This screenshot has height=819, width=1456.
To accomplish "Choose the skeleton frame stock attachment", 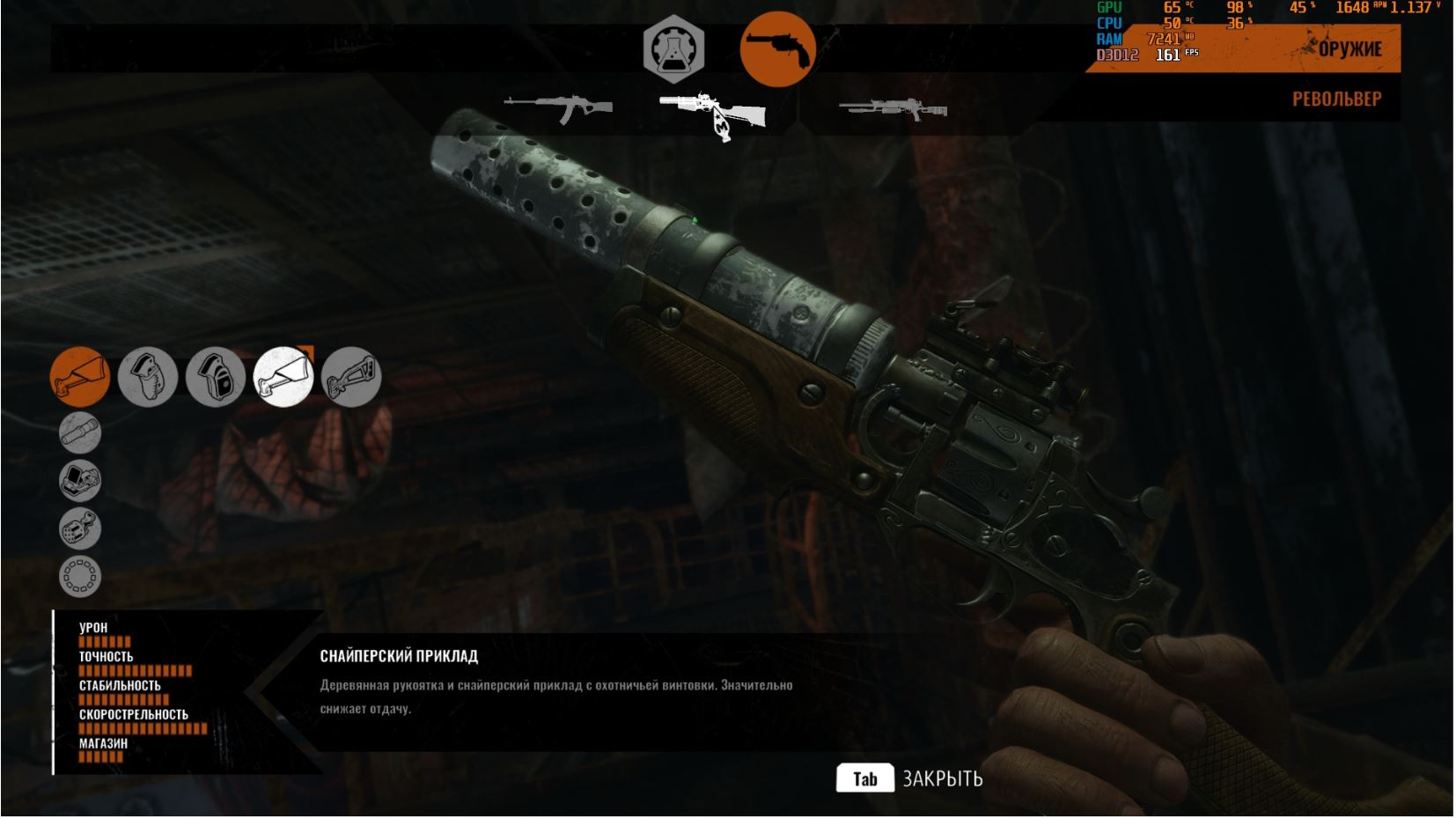I will [351, 377].
